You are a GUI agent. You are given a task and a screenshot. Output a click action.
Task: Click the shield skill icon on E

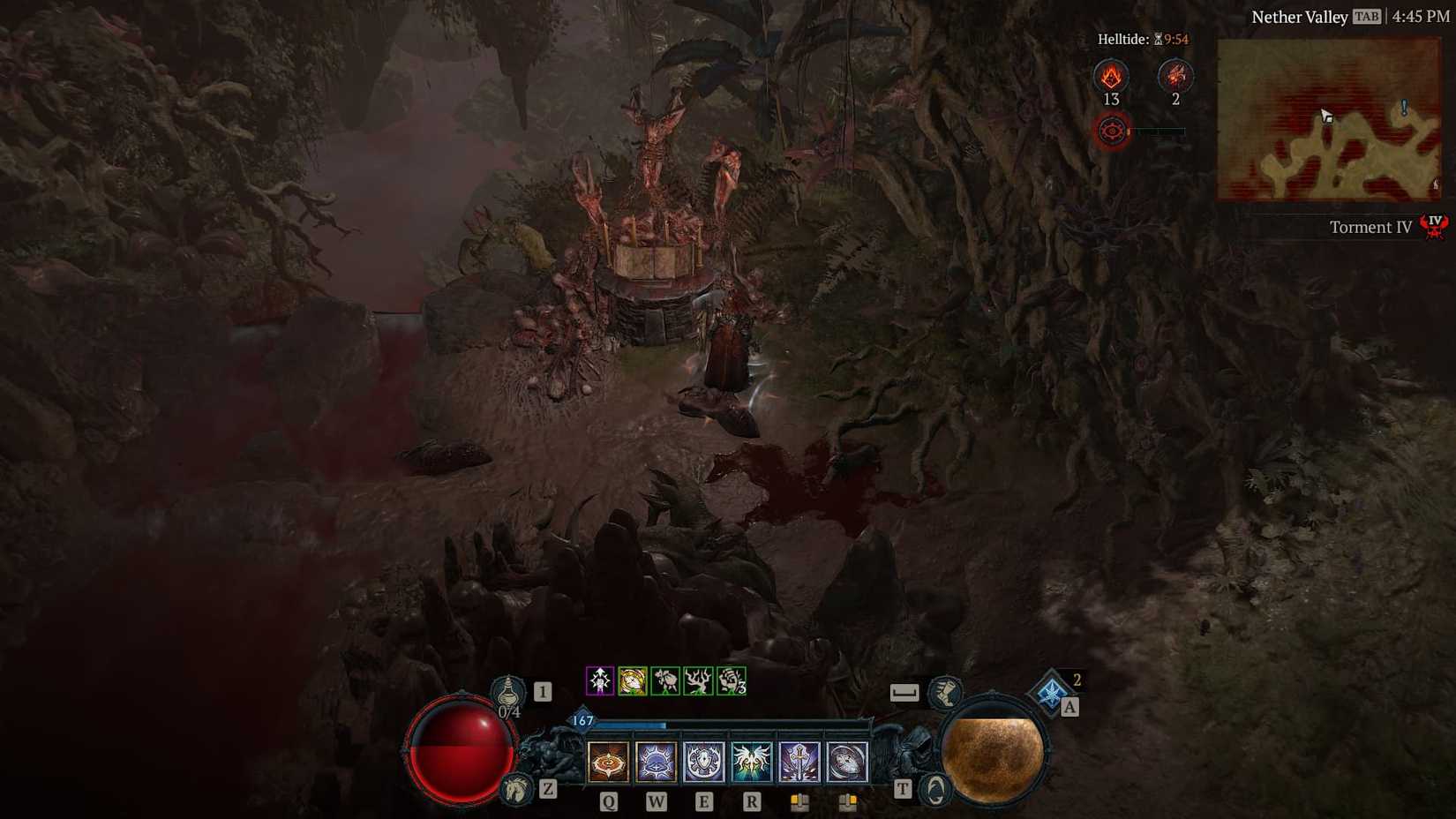click(702, 762)
